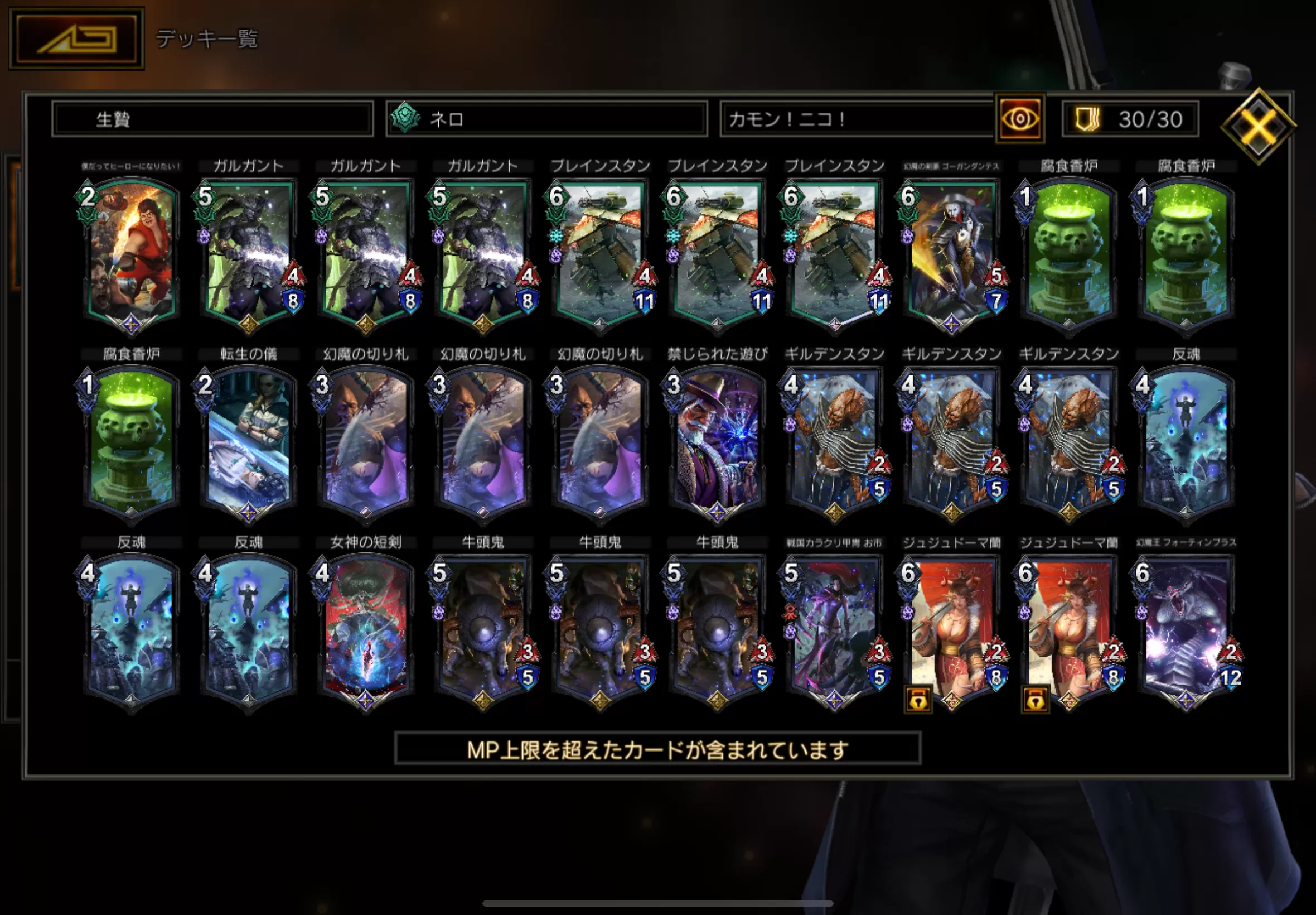Select the 生贄 deck name field
The height and width of the screenshot is (915, 1316).
pos(212,119)
